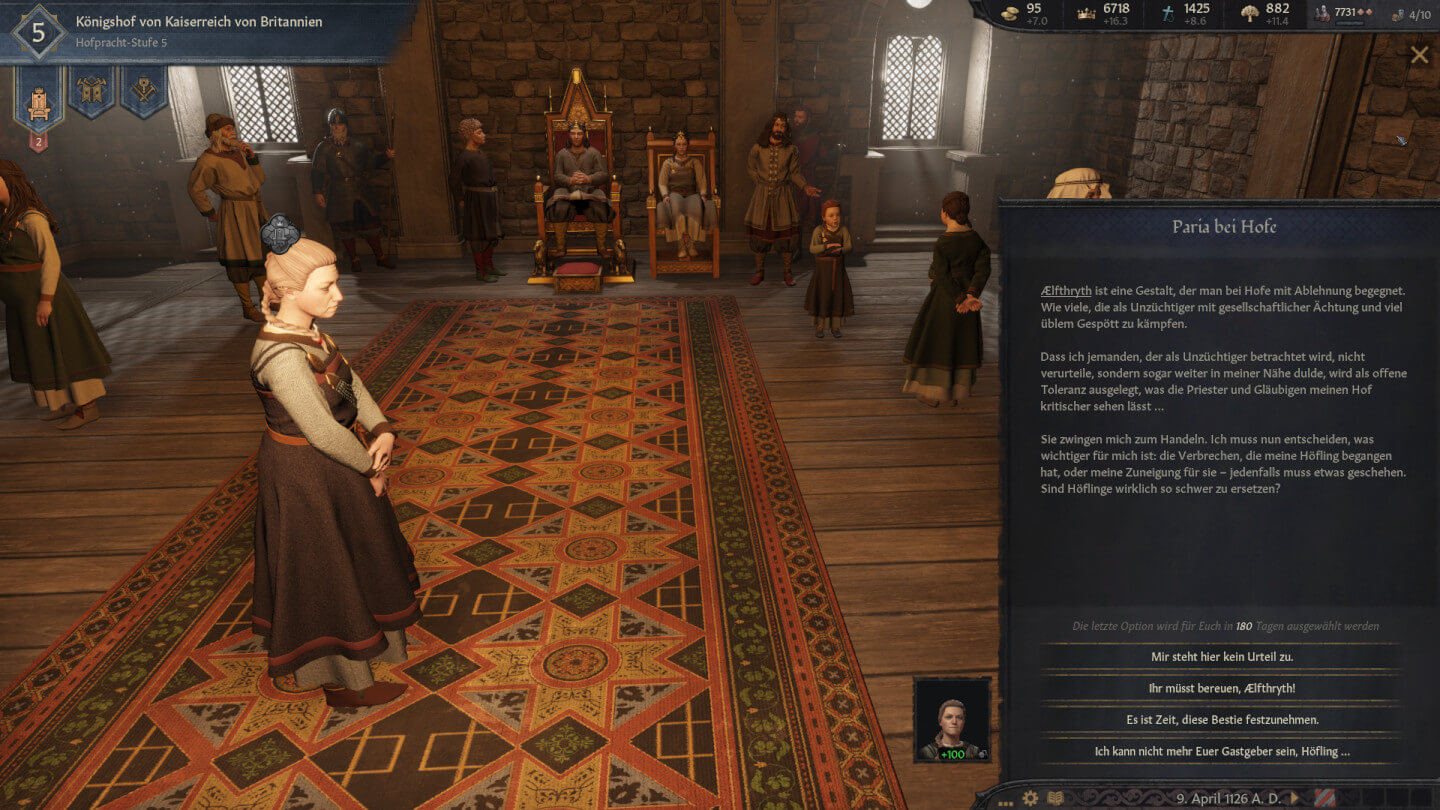Select "Ihr müsst bereuen, Ælfthryth!" reply

pos(1221,688)
